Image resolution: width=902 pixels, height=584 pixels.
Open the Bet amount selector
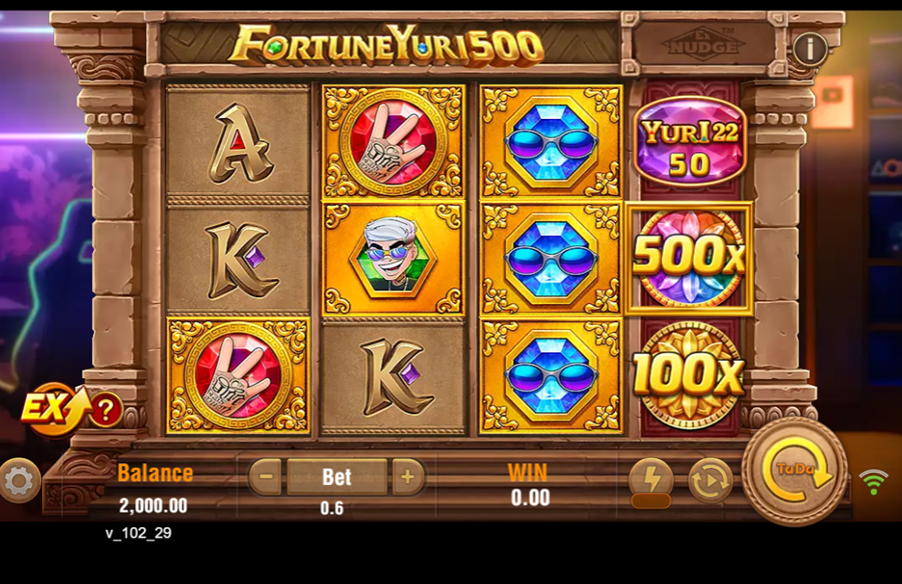point(336,477)
